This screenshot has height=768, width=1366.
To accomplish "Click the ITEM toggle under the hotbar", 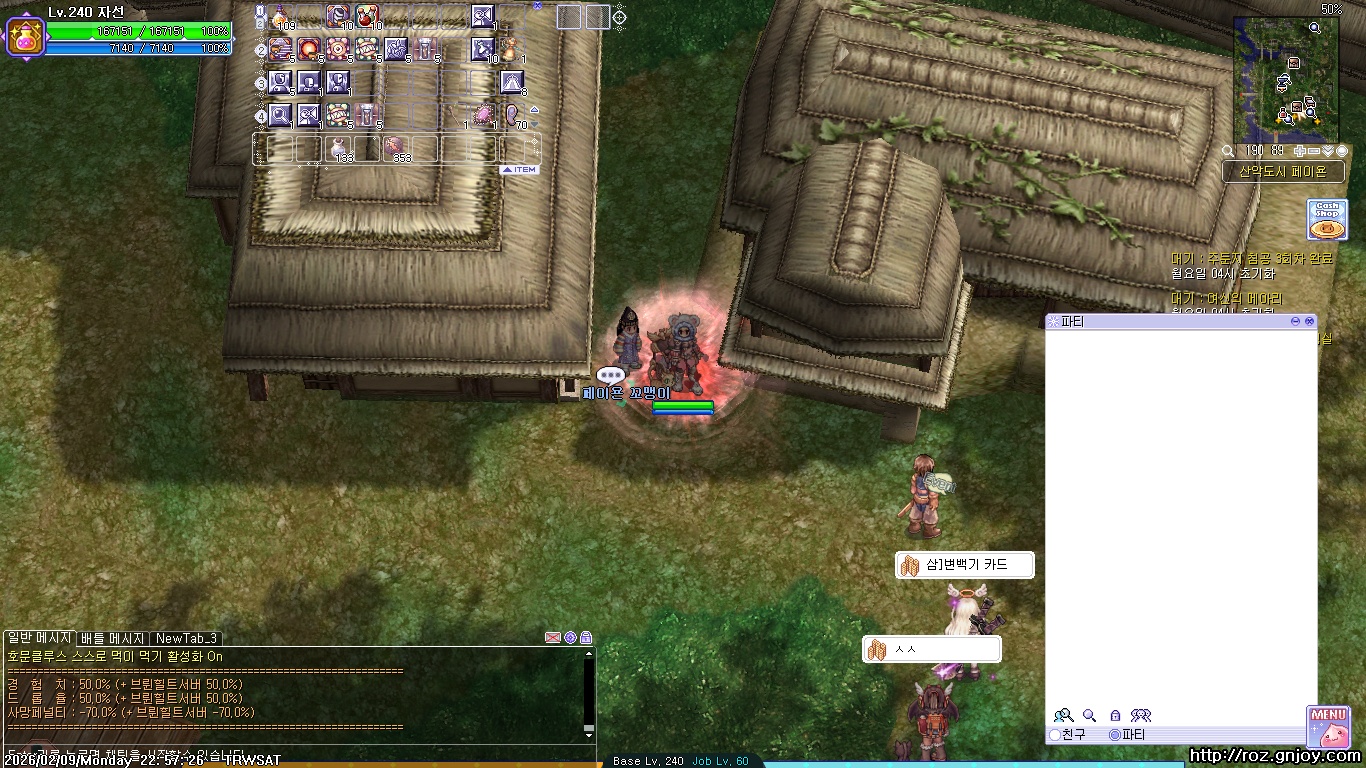I will point(520,170).
